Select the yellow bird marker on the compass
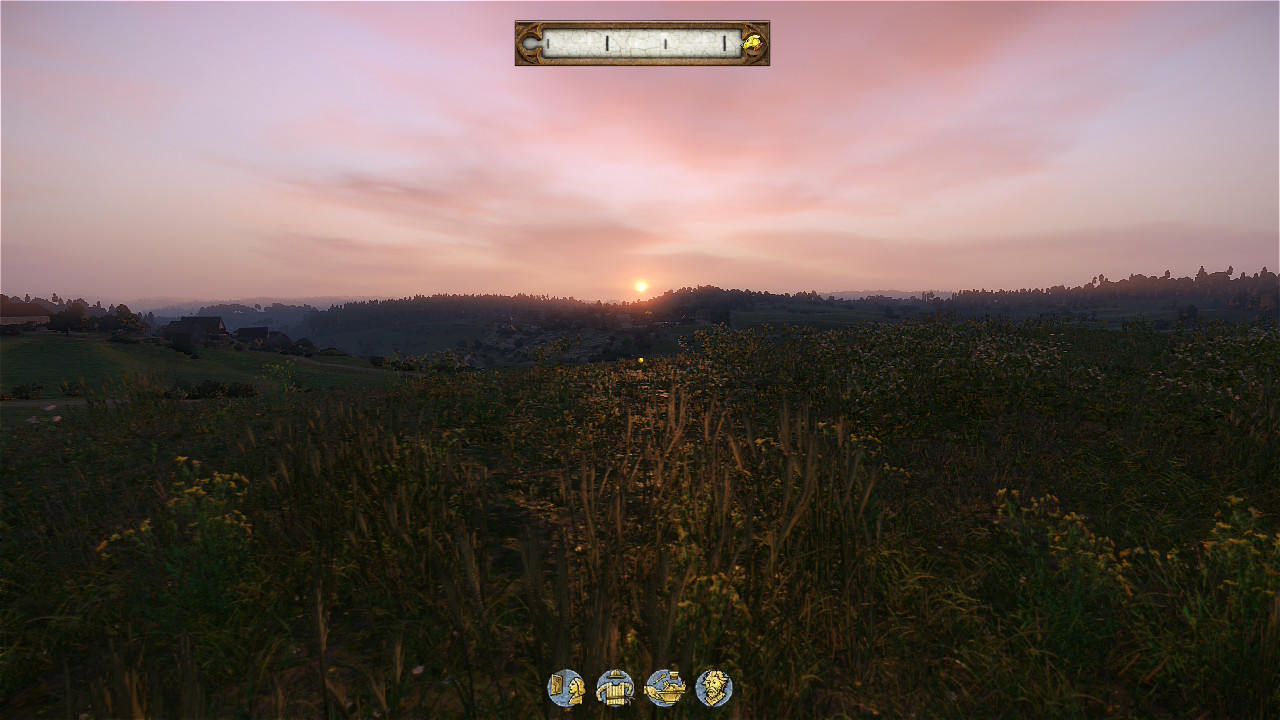1280x720 pixels. 752,43
